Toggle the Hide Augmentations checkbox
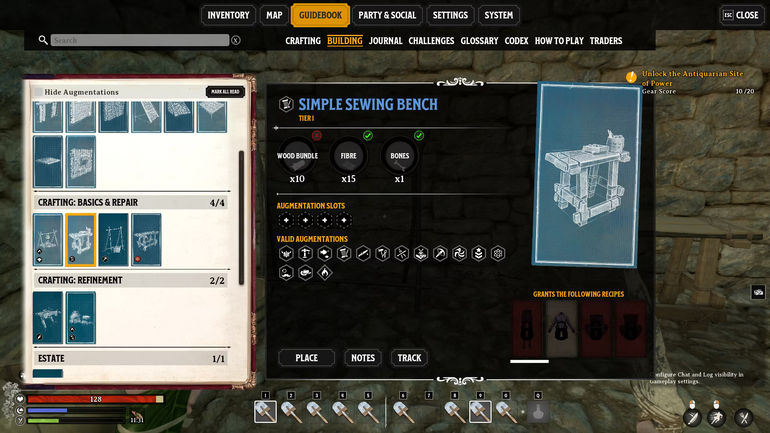The width and height of the screenshot is (770, 433). 36,92
